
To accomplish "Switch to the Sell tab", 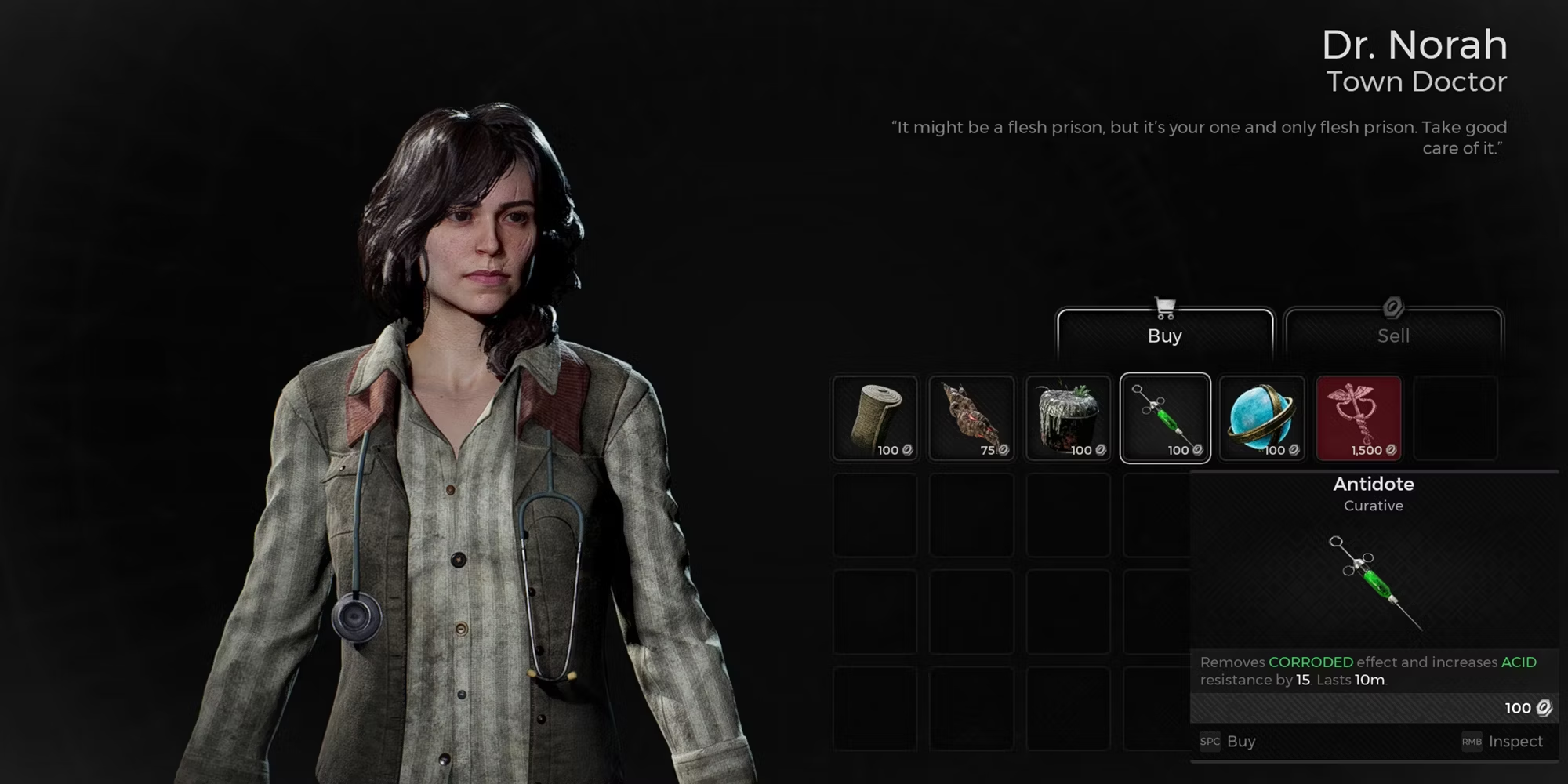I will [1393, 335].
